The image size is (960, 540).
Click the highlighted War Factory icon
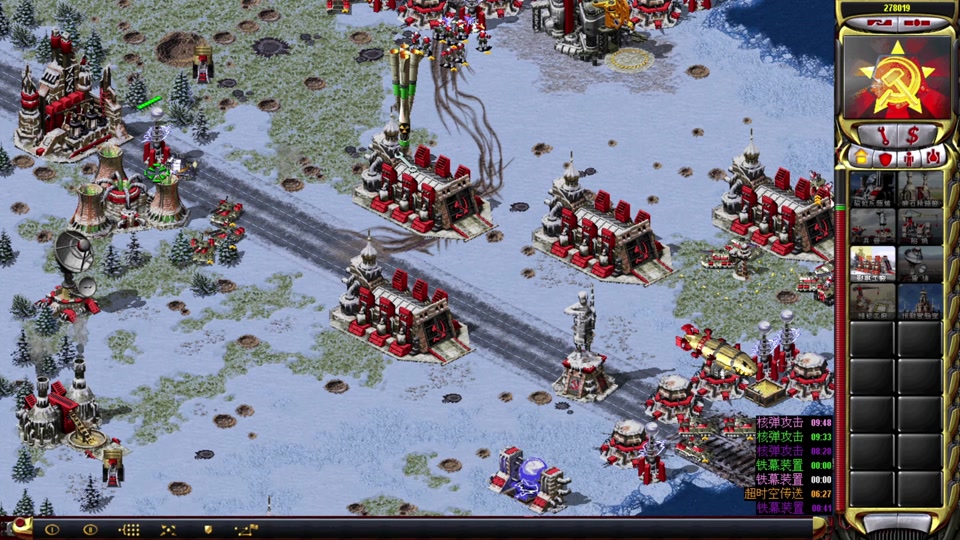[872, 264]
